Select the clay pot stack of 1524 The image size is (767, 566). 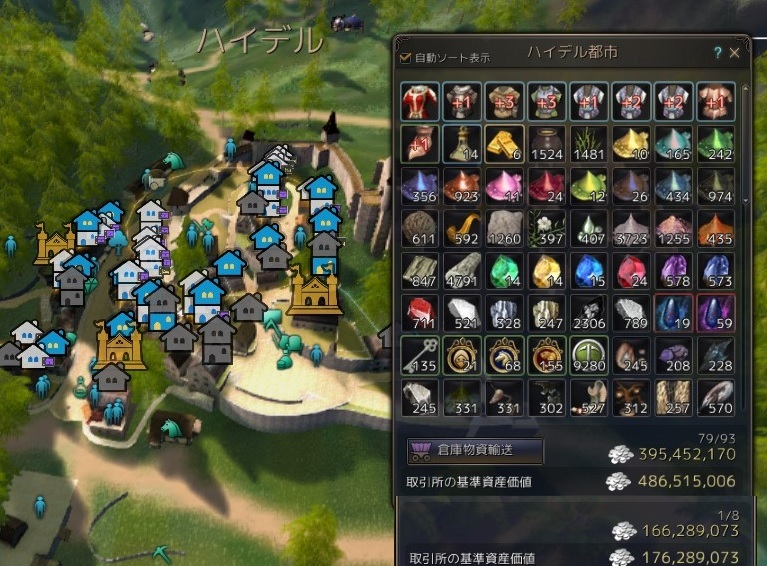point(546,145)
